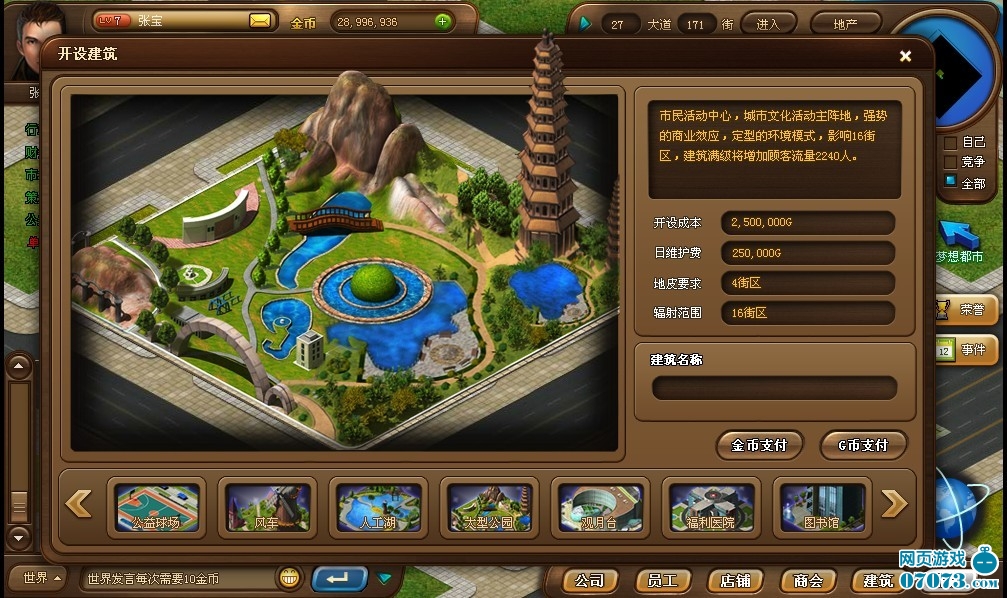Show previous buildings with left arrow
Viewport: 1007px width, 598px height.
[x=78, y=504]
